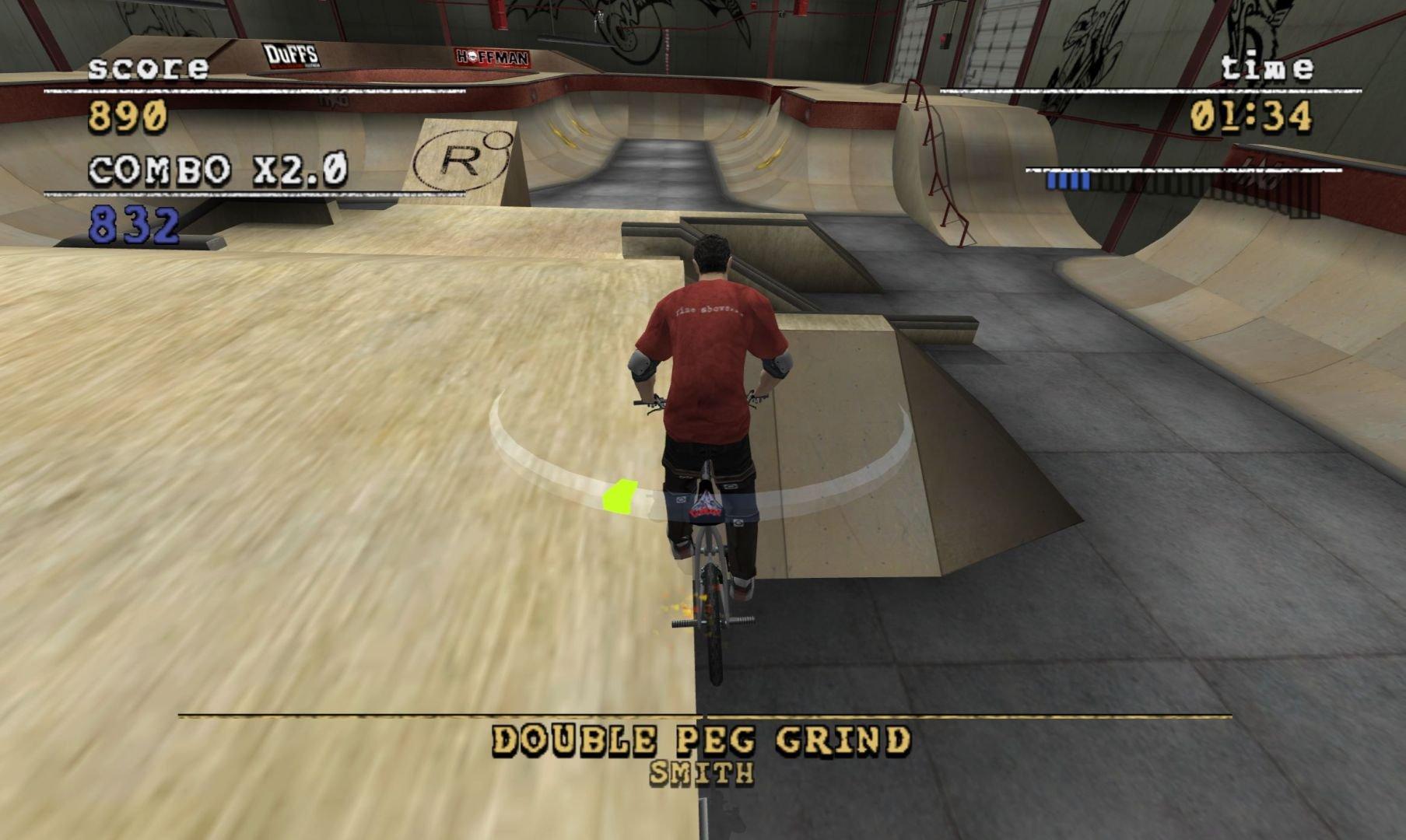Viewport: 1406px width, 840px height.
Task: Expand the DOUBLE PEG GRIND trick banner
Action: 703,741
